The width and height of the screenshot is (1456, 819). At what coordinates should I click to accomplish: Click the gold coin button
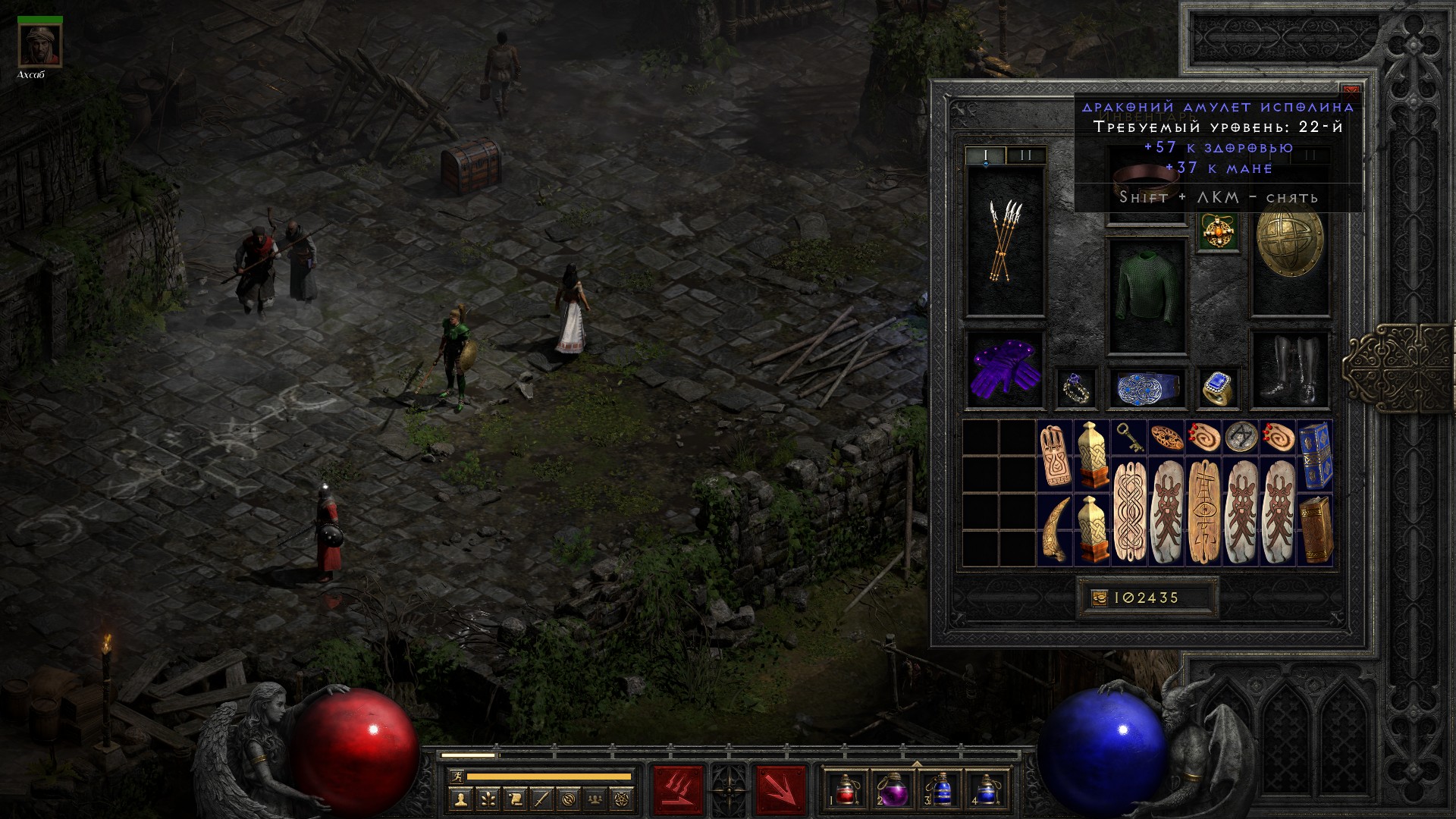click(x=1099, y=598)
